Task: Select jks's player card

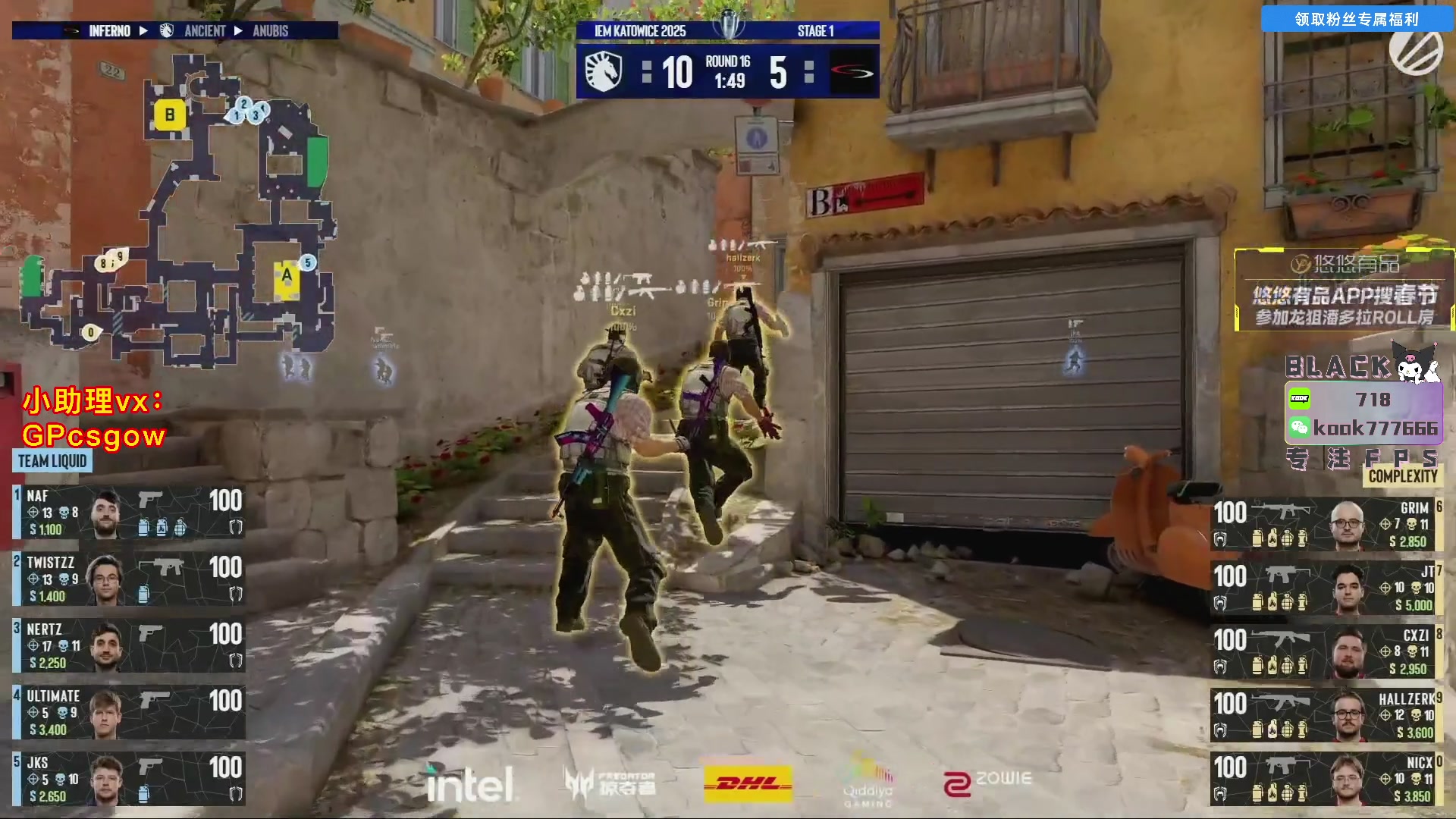Action: [129, 780]
